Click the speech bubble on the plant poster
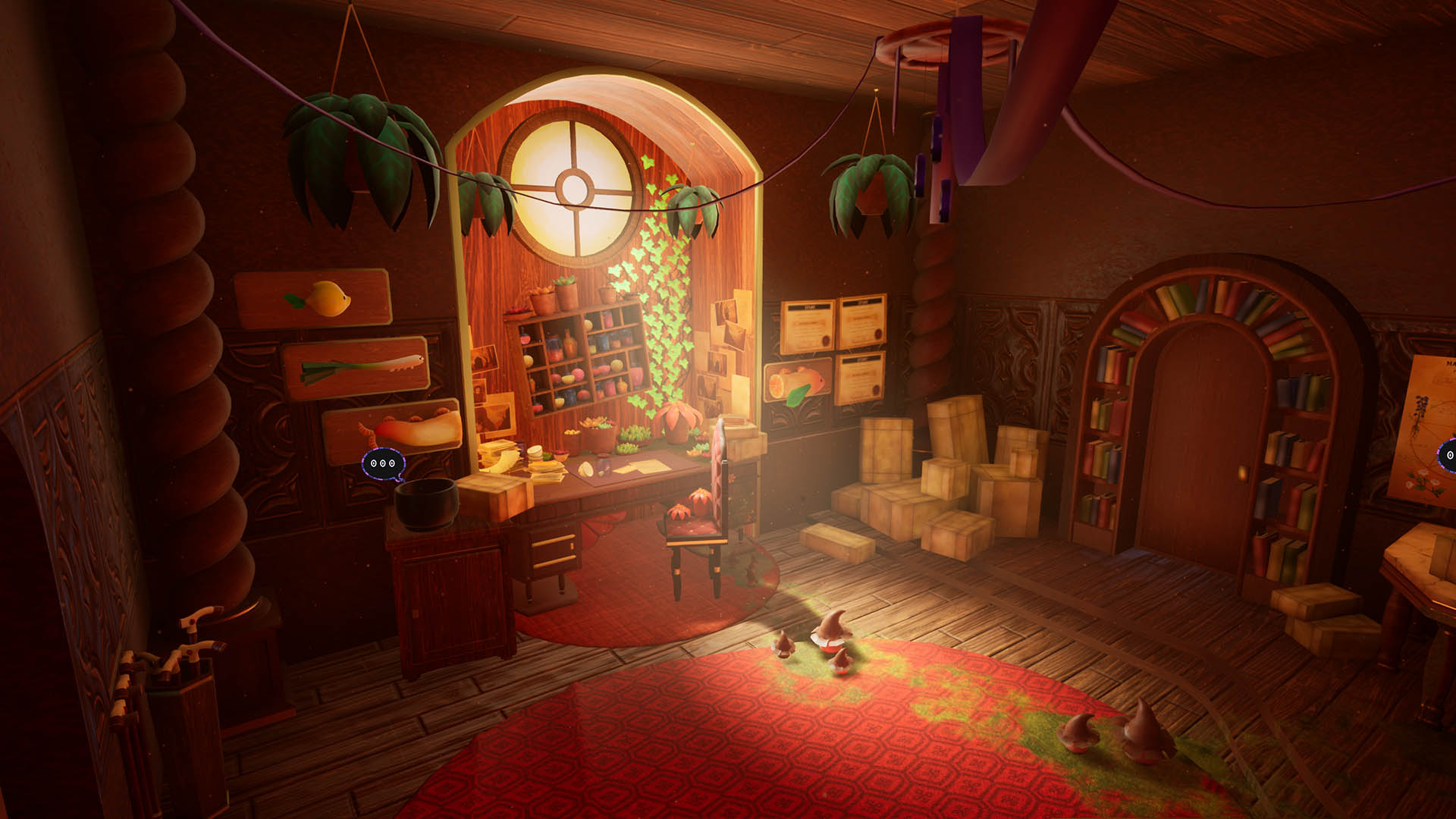The width and height of the screenshot is (1456, 819). tap(1448, 455)
